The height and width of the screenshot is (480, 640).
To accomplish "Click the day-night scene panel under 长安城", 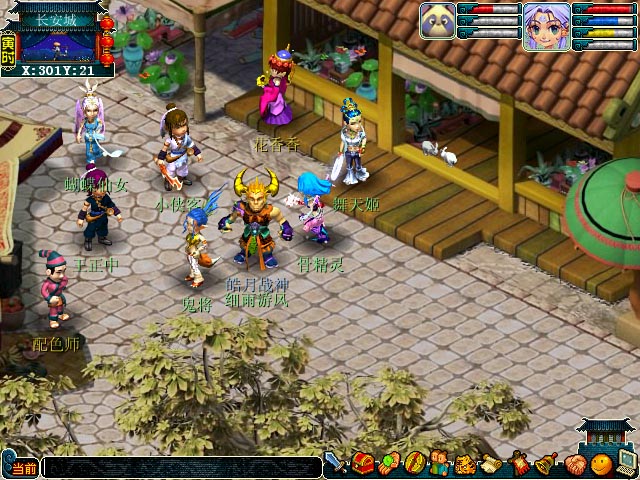I will (x=58, y=45).
